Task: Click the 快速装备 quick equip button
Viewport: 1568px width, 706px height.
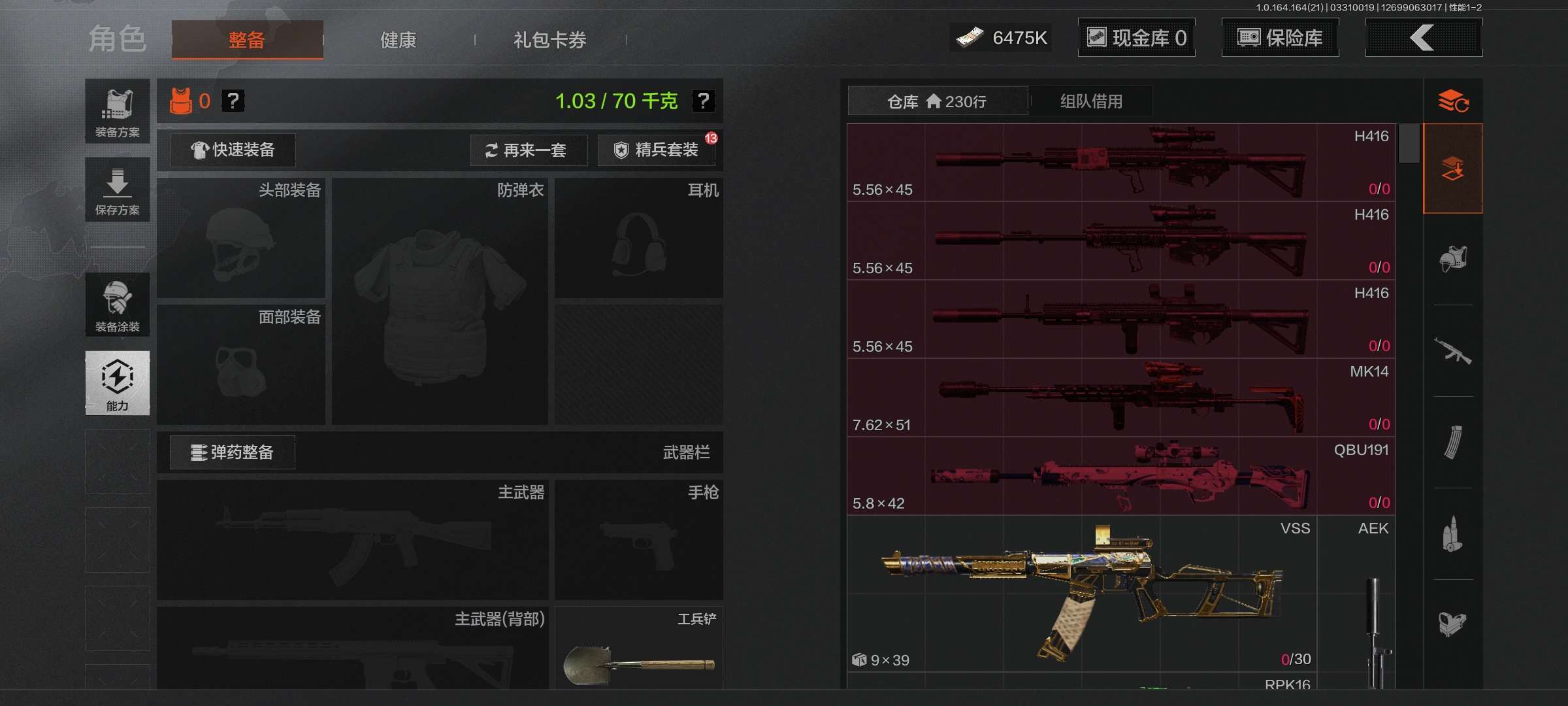Action: pyautogui.click(x=232, y=150)
